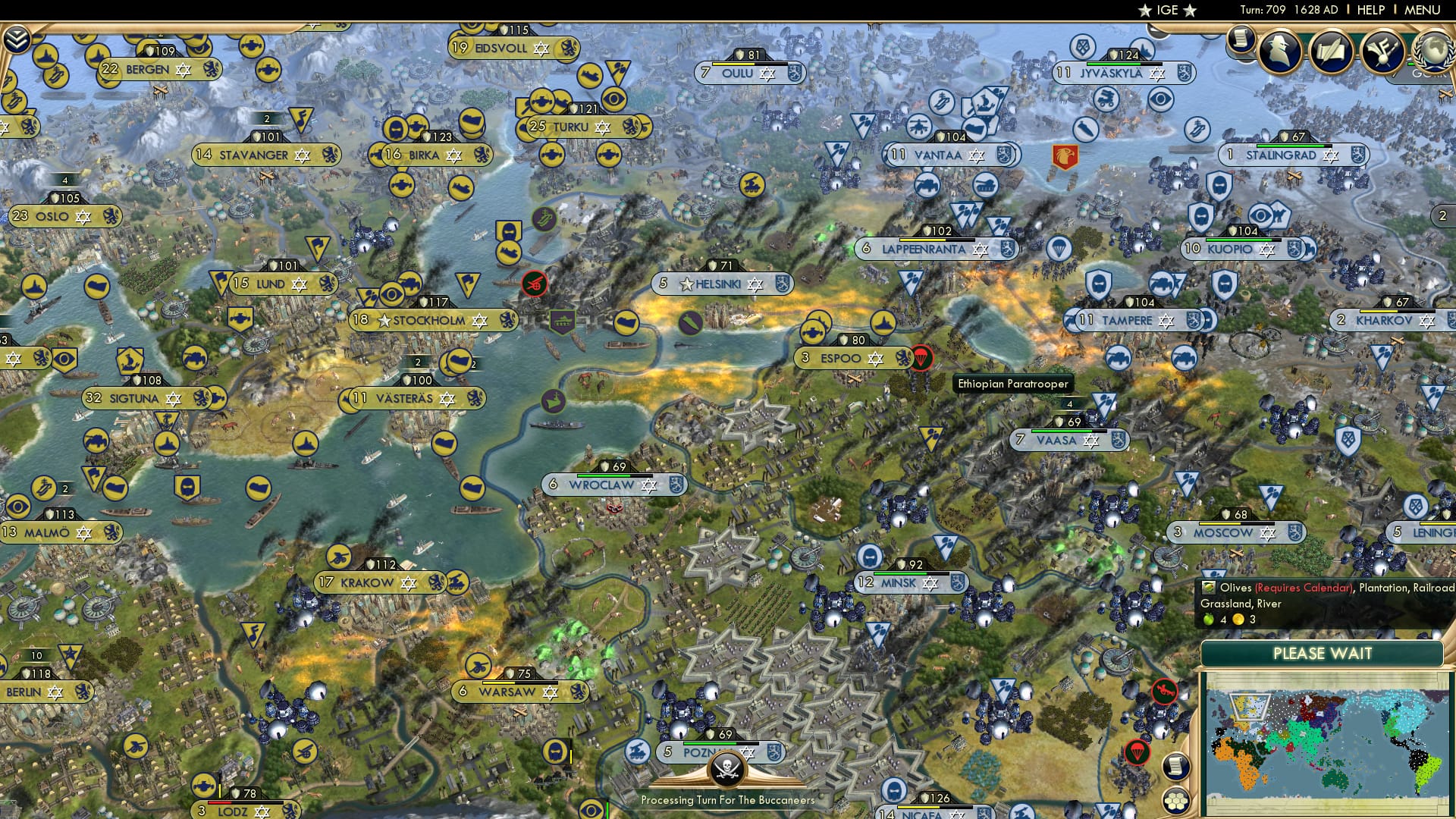Open the Social Policies scroll icon

pyautogui.click(x=1333, y=50)
